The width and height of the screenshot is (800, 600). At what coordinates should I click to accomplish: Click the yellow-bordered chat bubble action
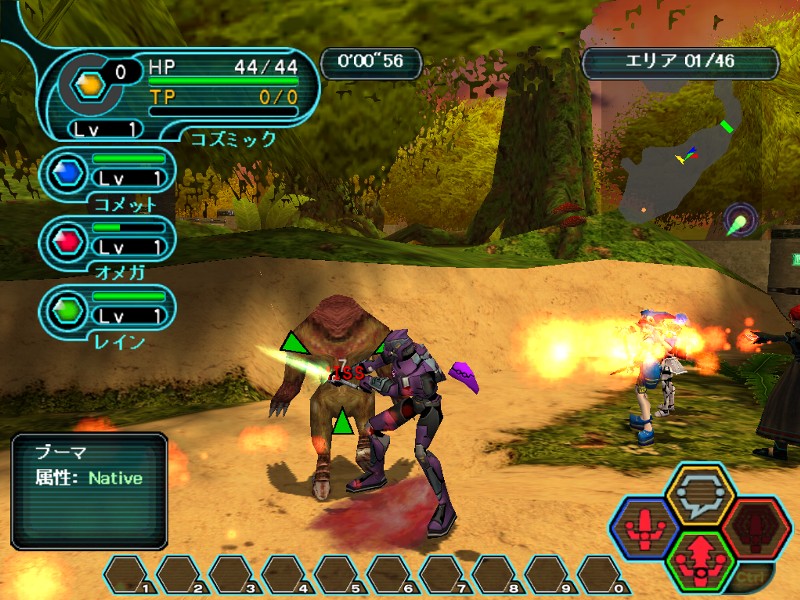[x=700, y=493]
